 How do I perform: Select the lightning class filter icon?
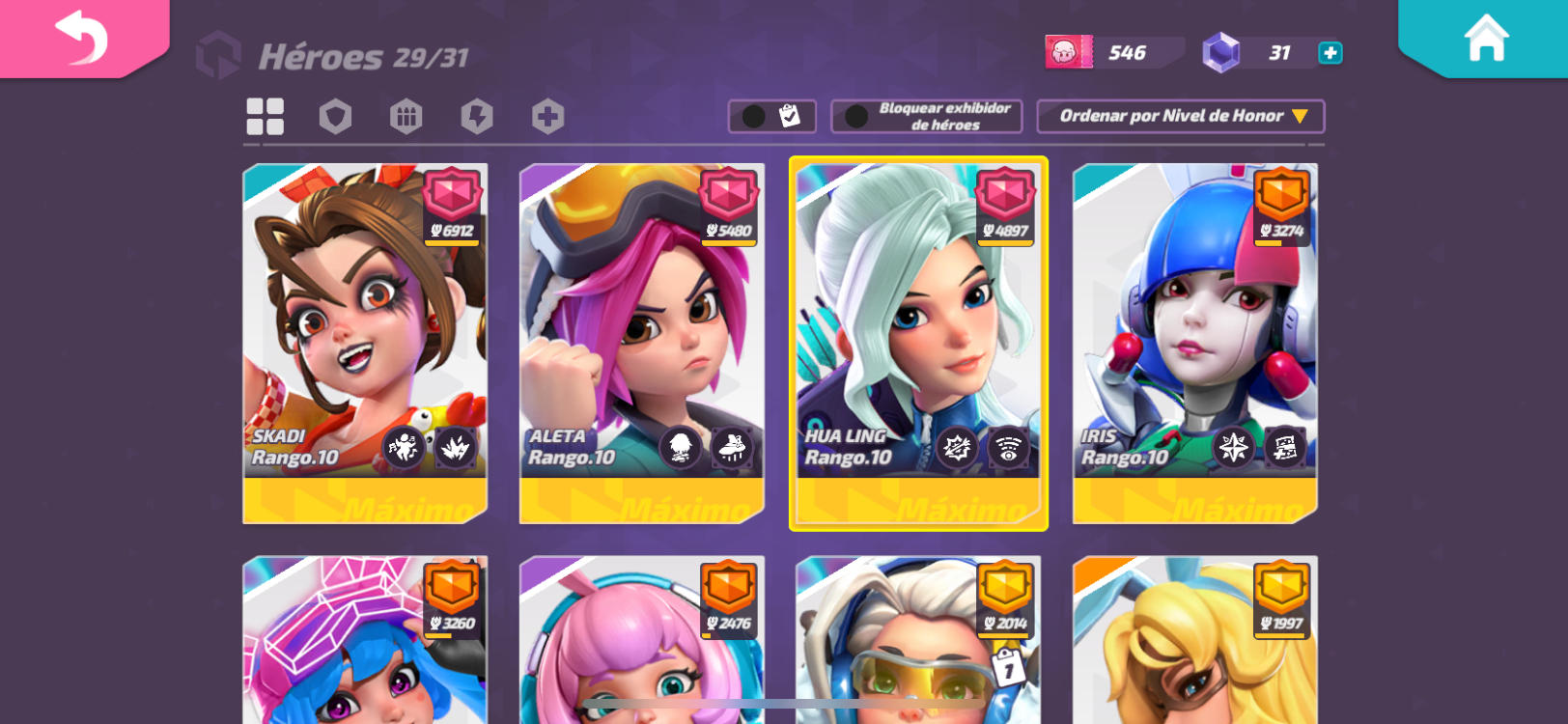(x=477, y=116)
